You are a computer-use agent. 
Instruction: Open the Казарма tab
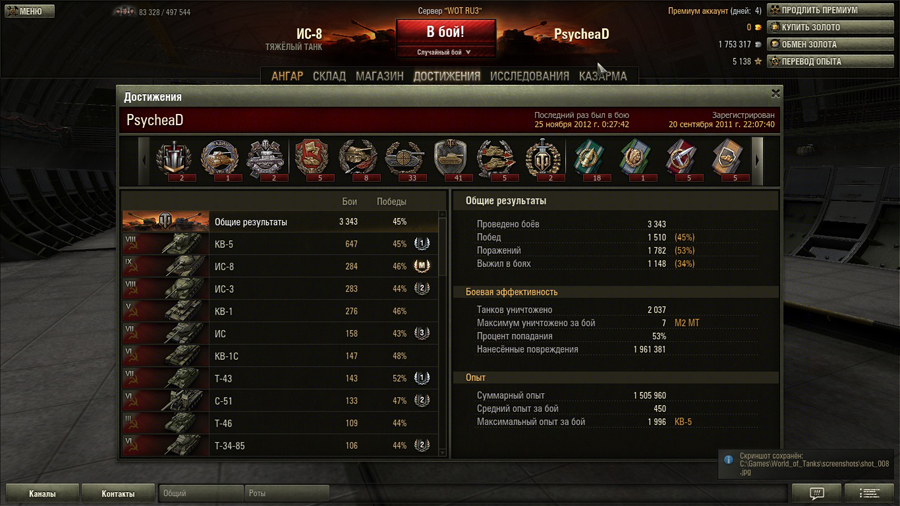(x=603, y=76)
